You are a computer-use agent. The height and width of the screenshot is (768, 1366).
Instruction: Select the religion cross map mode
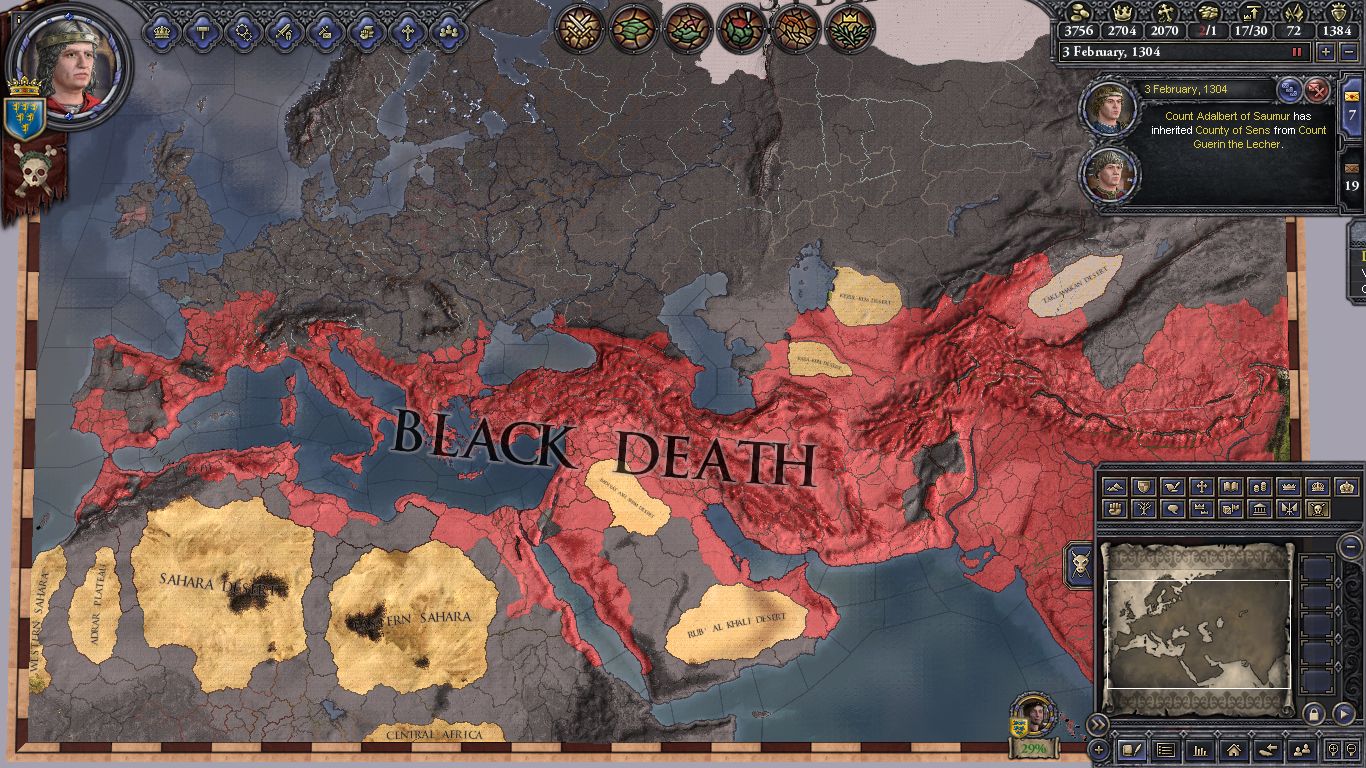(x=1201, y=487)
